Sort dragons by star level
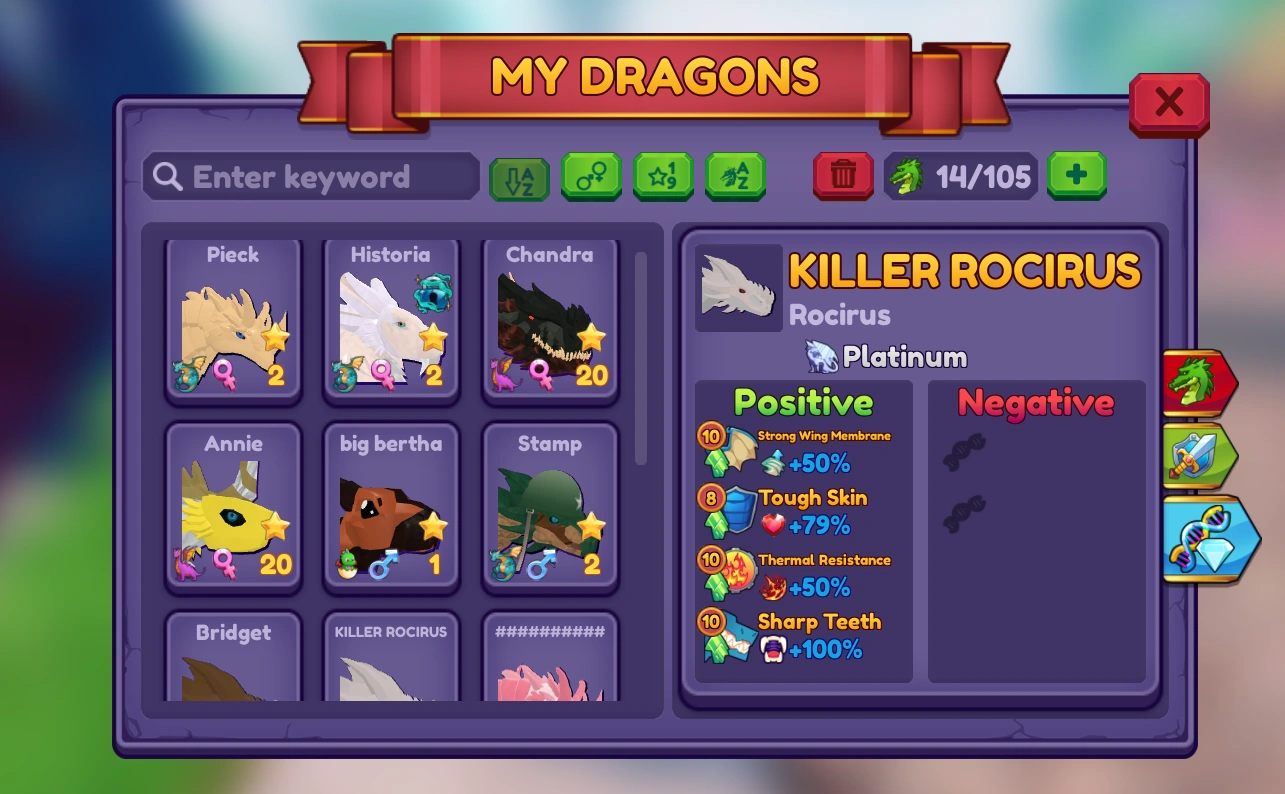 point(663,176)
